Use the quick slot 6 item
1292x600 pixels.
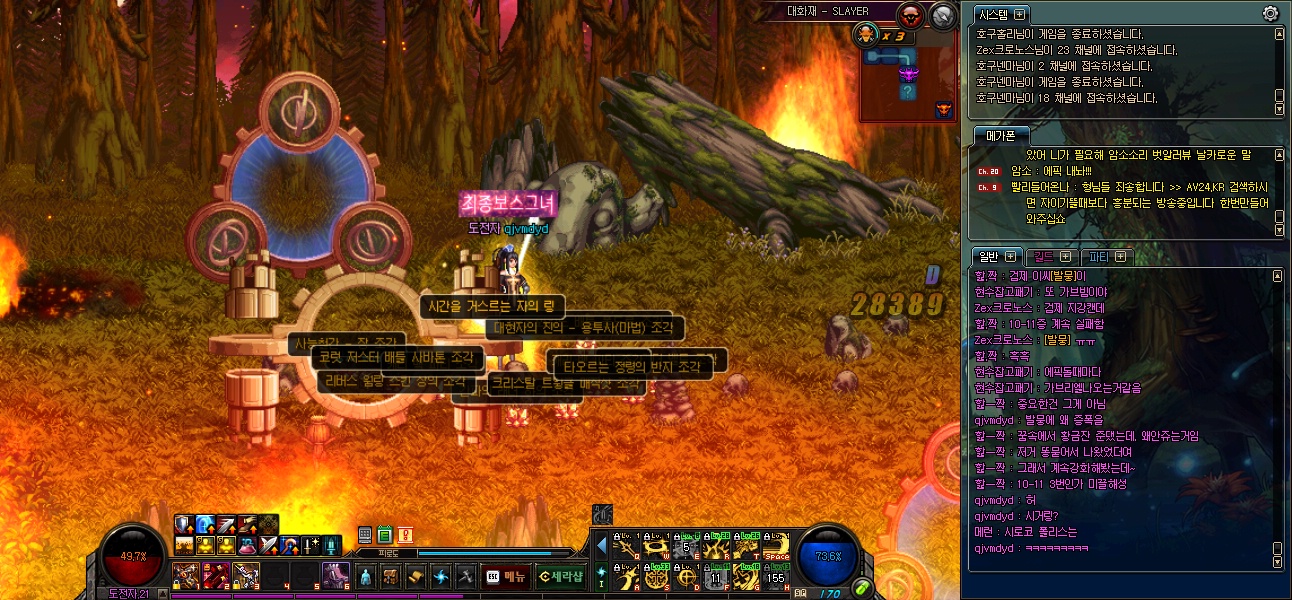pyautogui.click(x=338, y=576)
